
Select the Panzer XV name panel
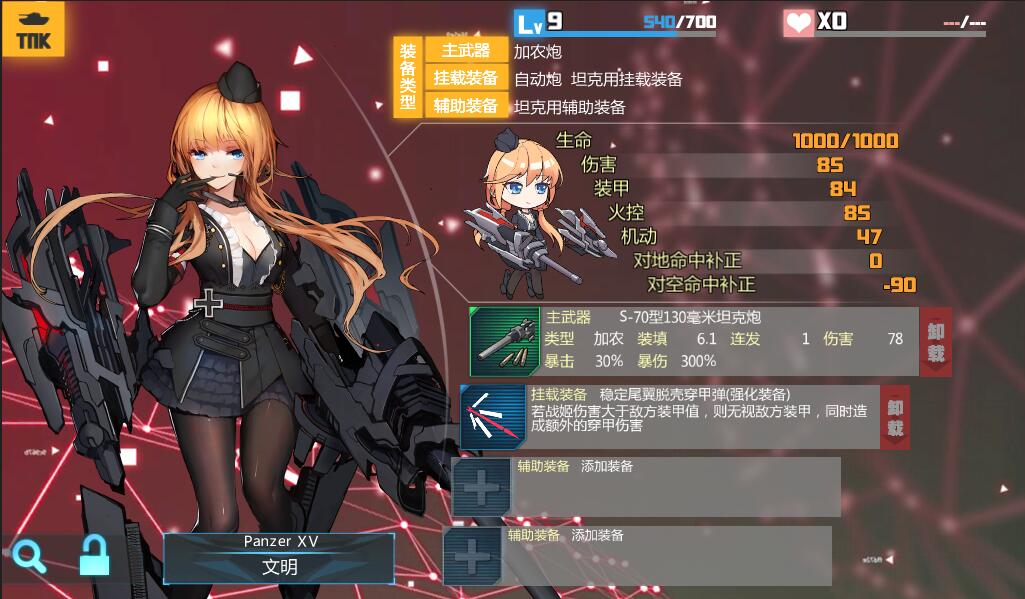click(279, 557)
